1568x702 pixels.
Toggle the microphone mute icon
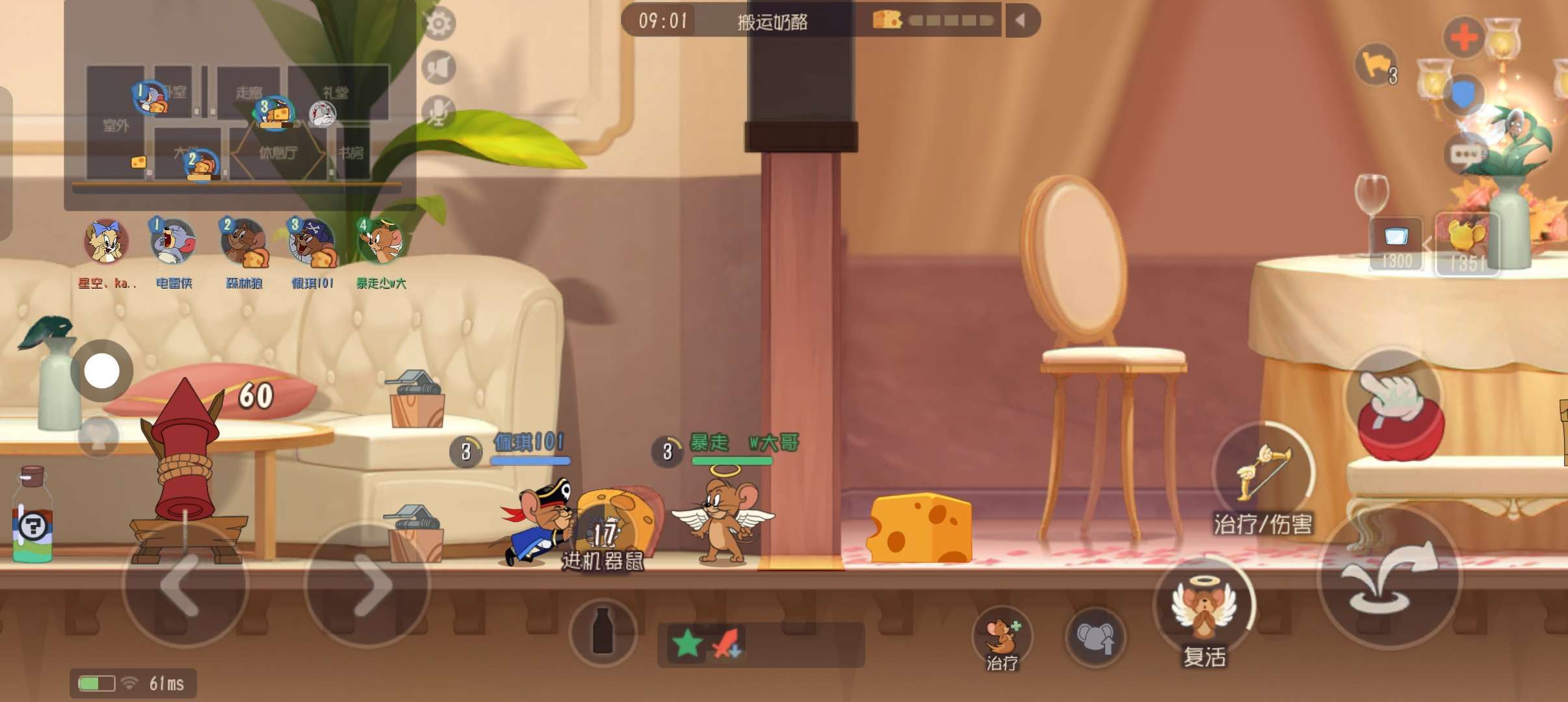pyautogui.click(x=439, y=111)
